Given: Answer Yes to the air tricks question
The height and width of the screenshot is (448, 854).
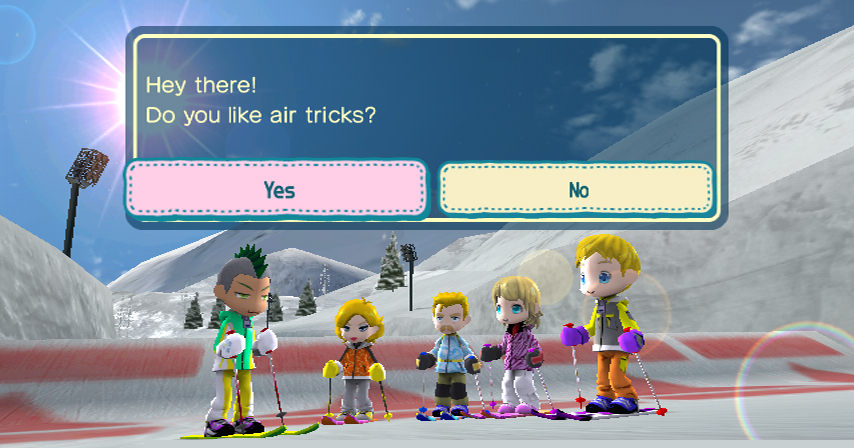Looking at the screenshot, I should (x=277, y=189).
